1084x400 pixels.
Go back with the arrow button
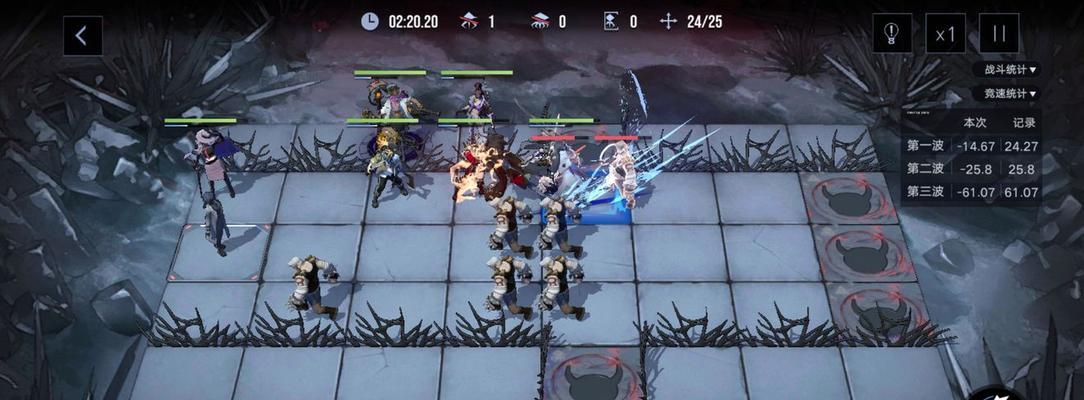[82, 36]
